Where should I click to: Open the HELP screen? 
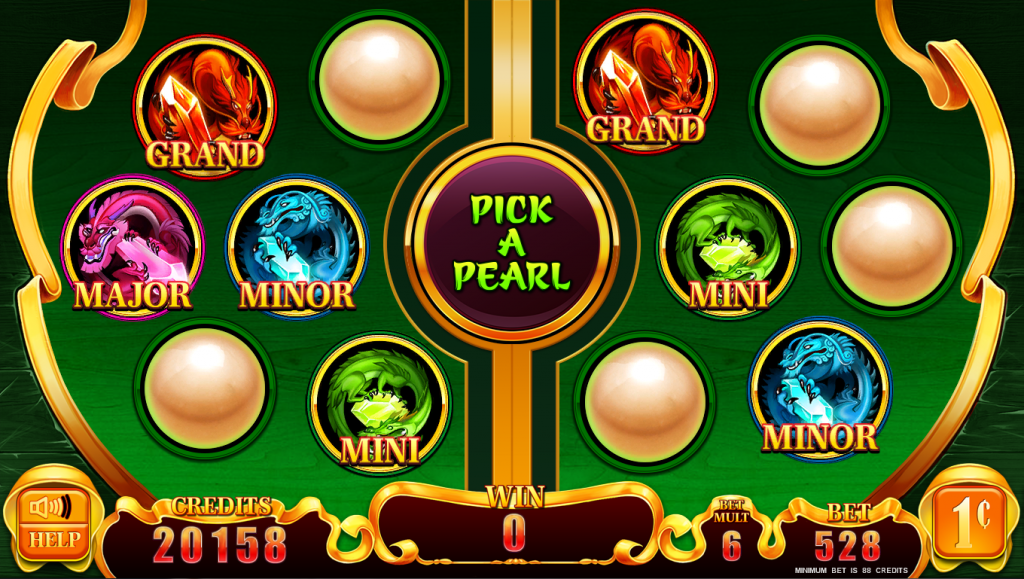coord(47,539)
